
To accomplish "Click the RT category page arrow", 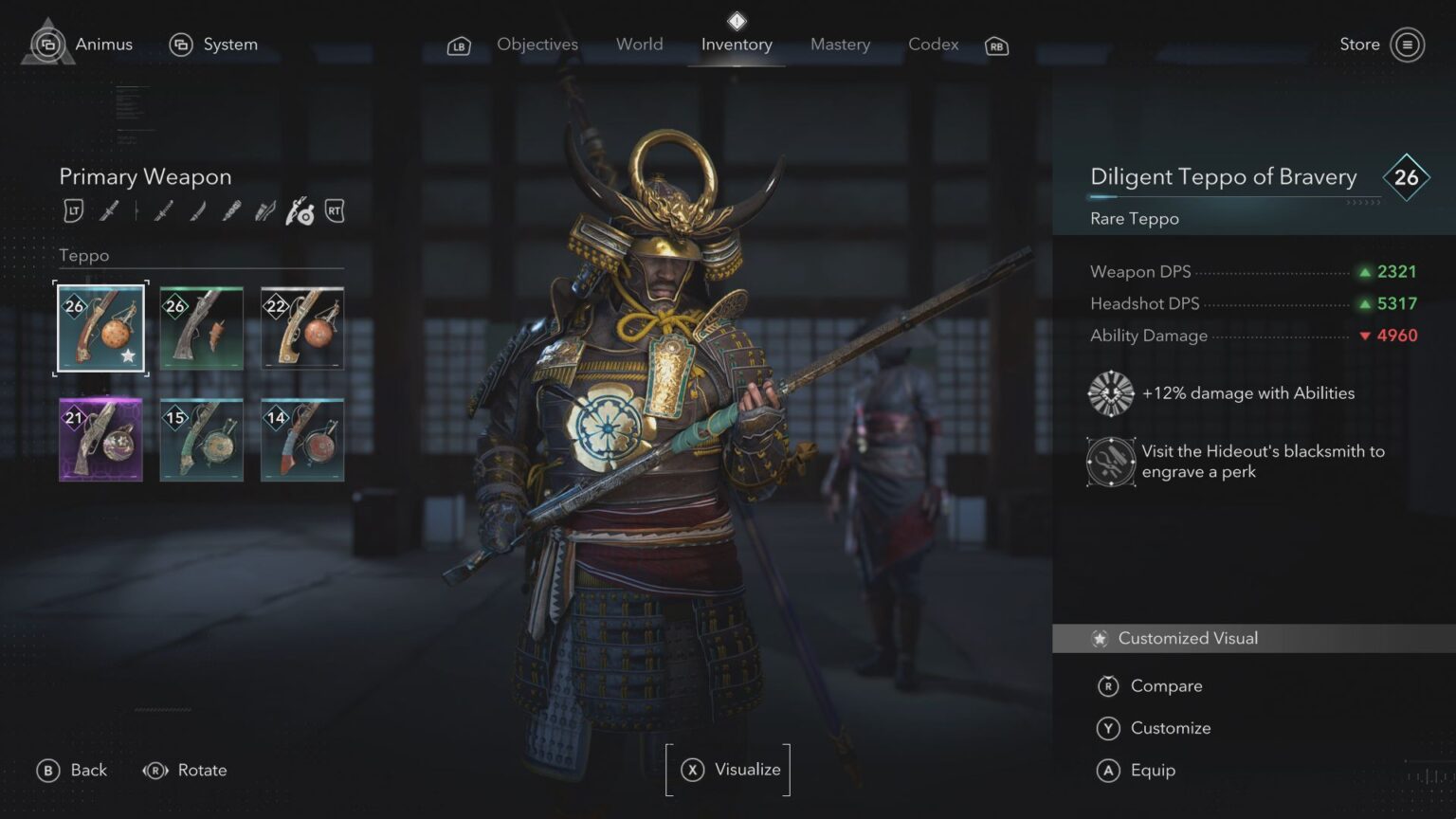I will (334, 210).
